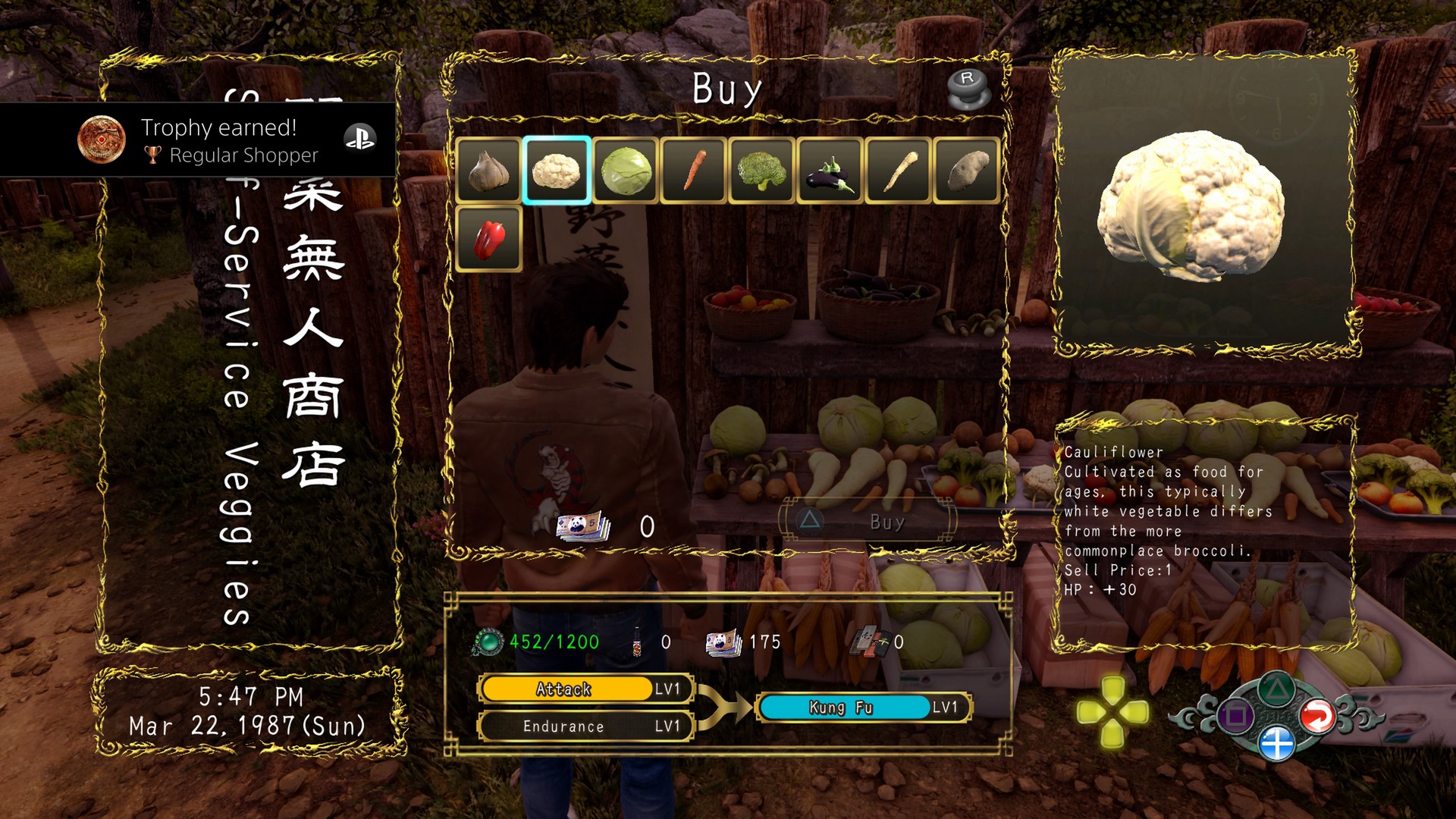Select the white radish slot
The image size is (1456, 819).
coord(898,171)
